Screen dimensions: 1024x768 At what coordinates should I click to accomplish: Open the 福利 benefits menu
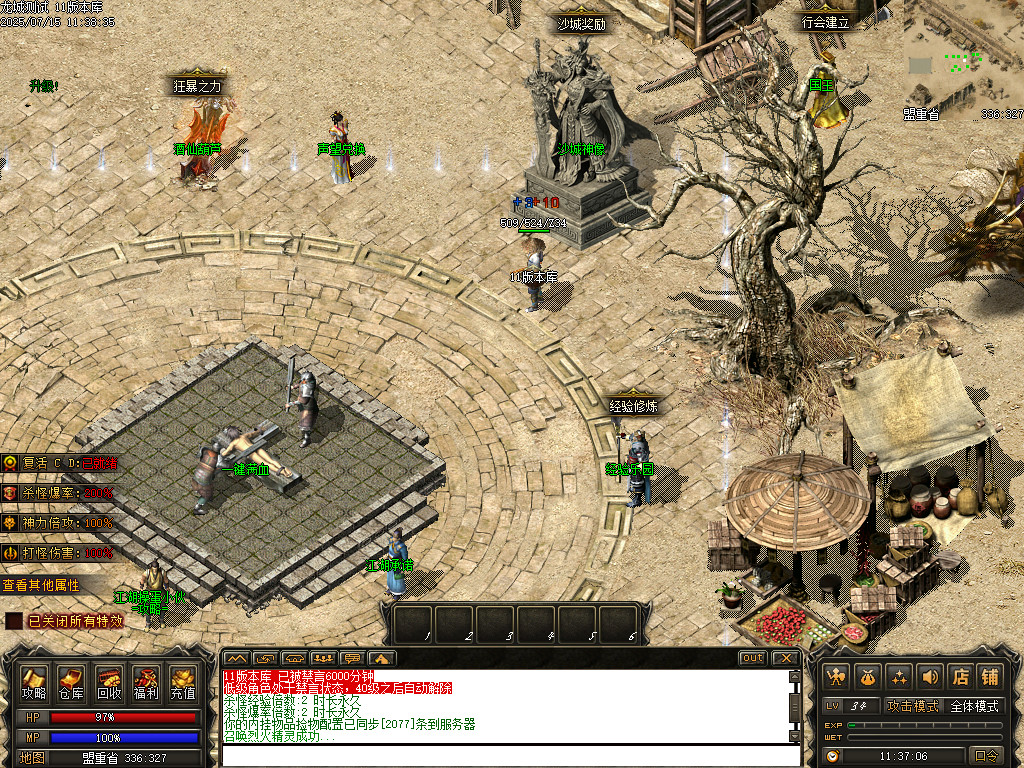(x=146, y=683)
